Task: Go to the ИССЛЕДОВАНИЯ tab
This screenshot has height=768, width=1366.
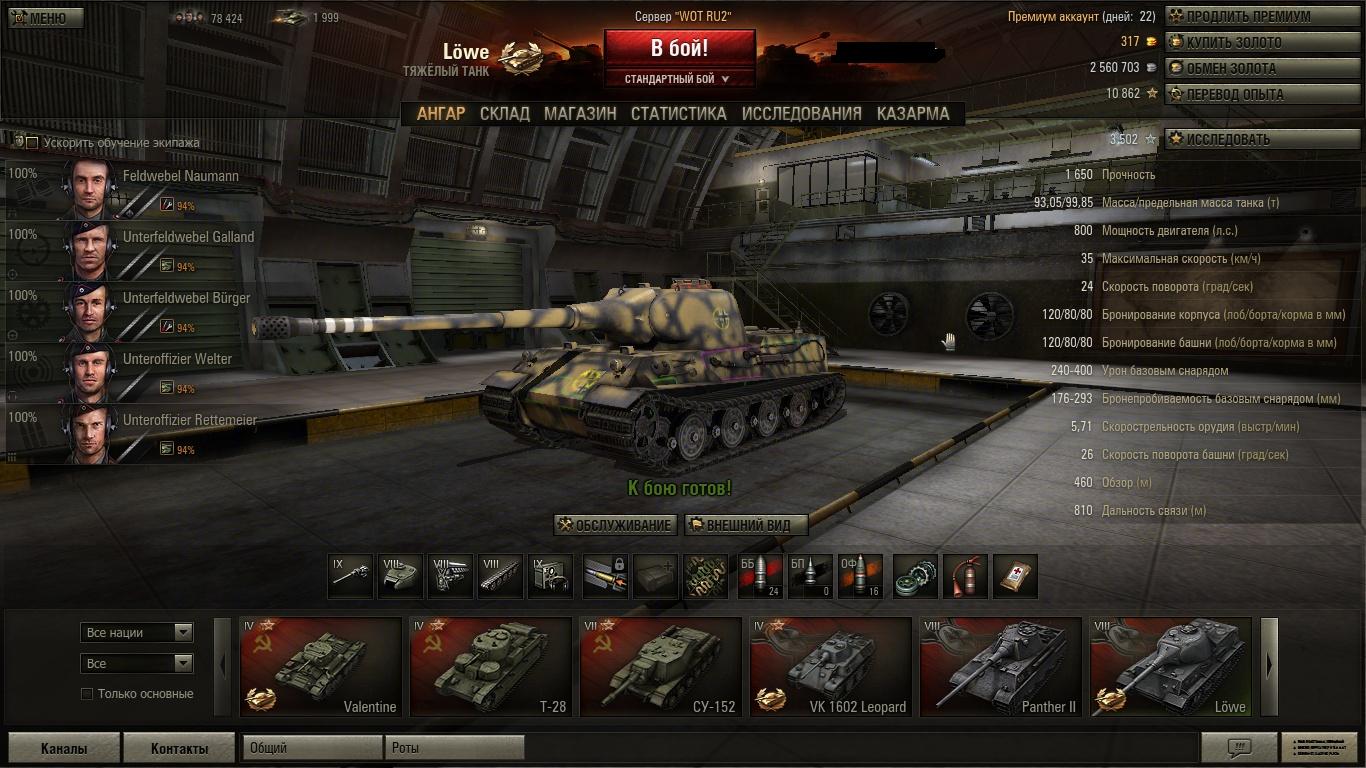Action: click(x=801, y=114)
